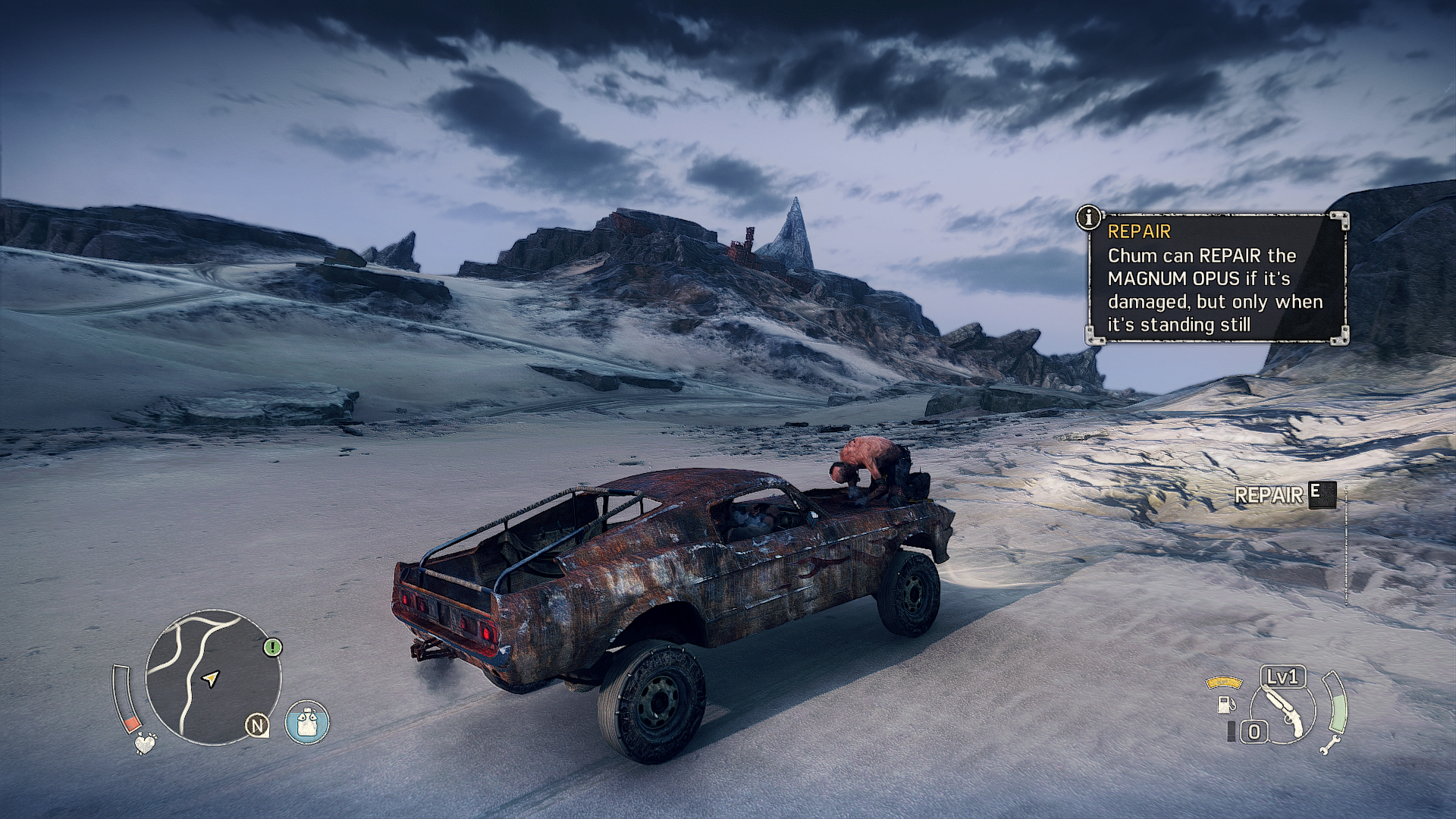Click the fuel pump icon
The height and width of the screenshot is (819, 1456).
[1224, 703]
